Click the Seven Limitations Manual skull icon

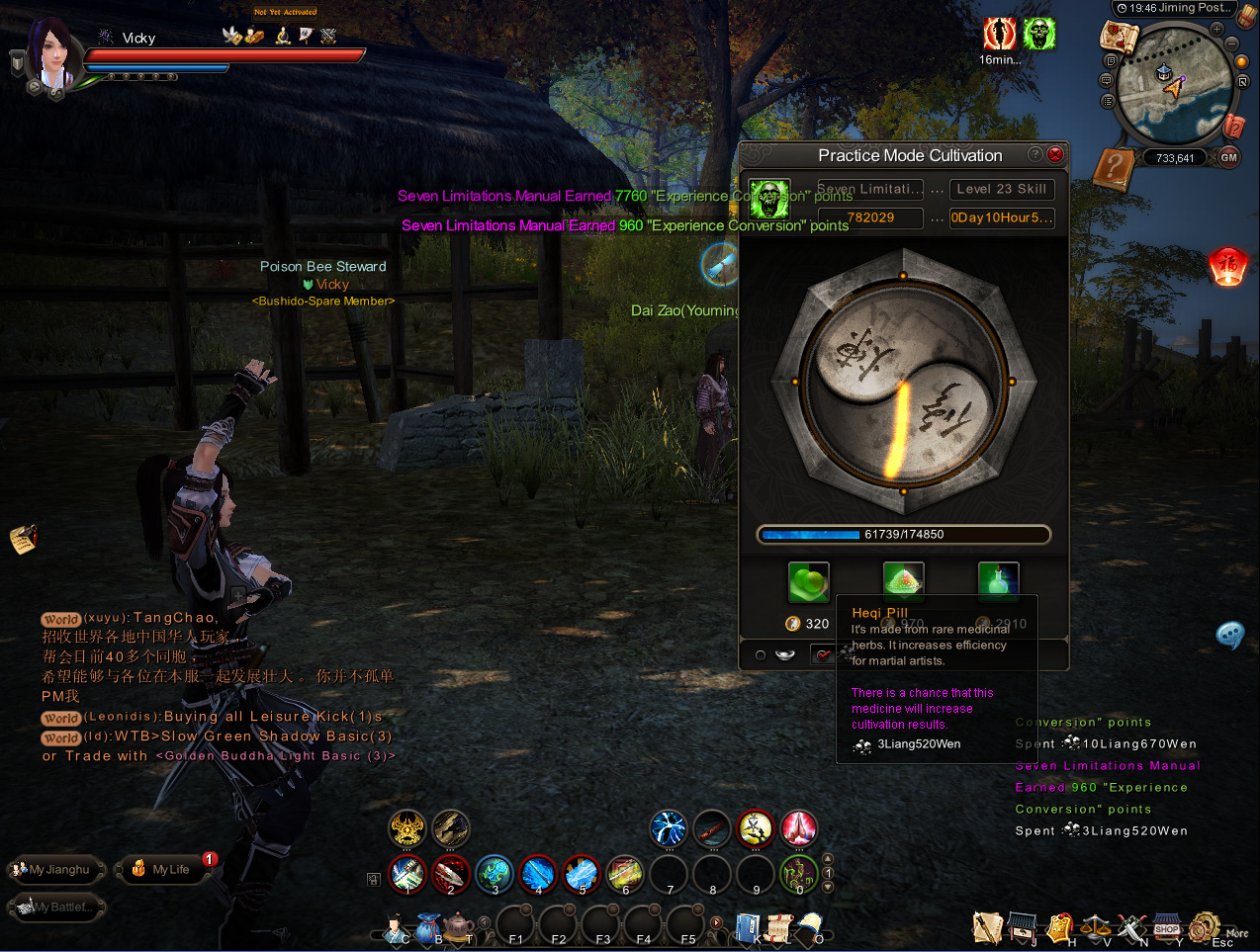tap(768, 199)
